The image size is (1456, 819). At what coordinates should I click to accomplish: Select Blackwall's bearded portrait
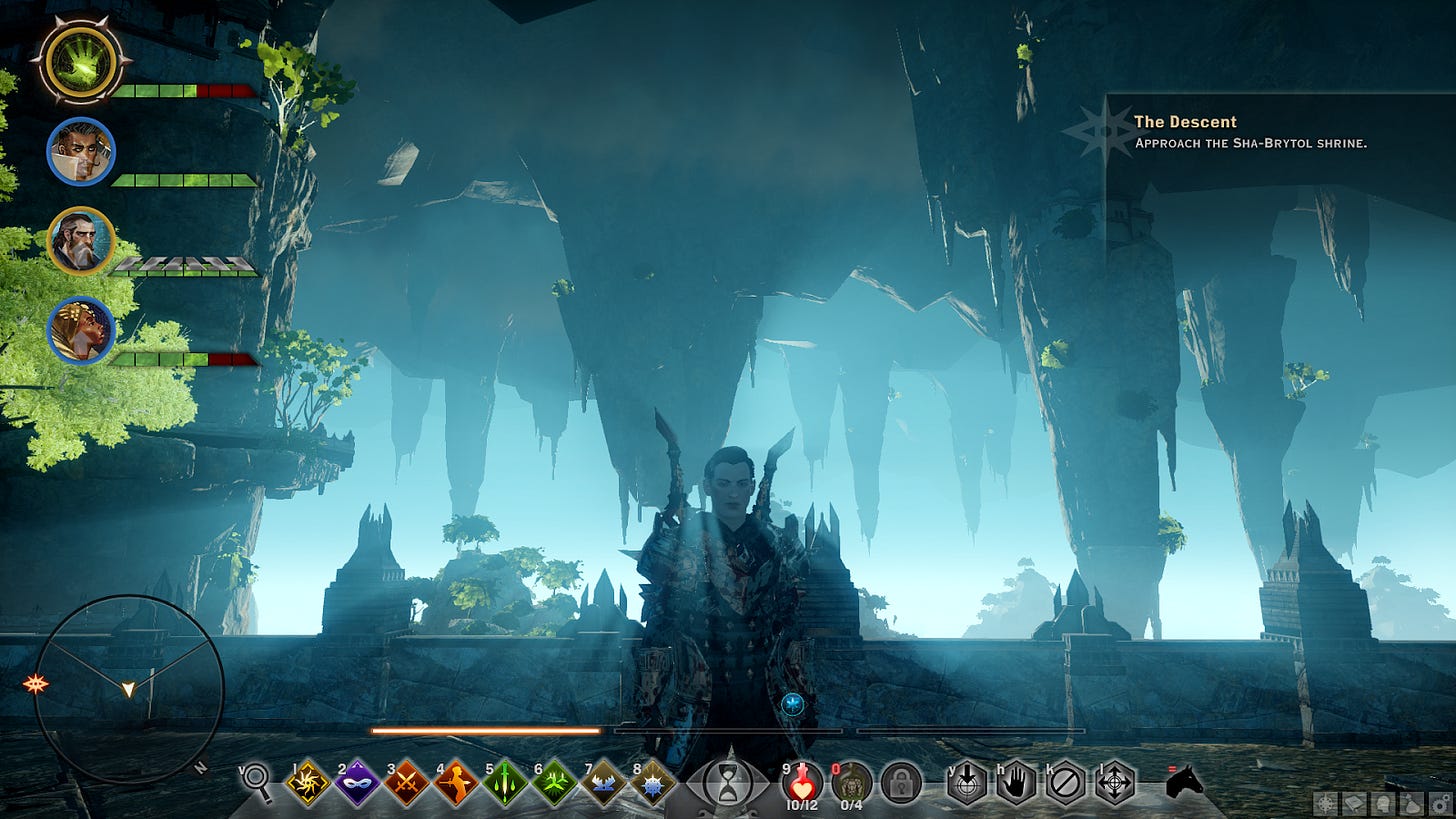[81, 241]
